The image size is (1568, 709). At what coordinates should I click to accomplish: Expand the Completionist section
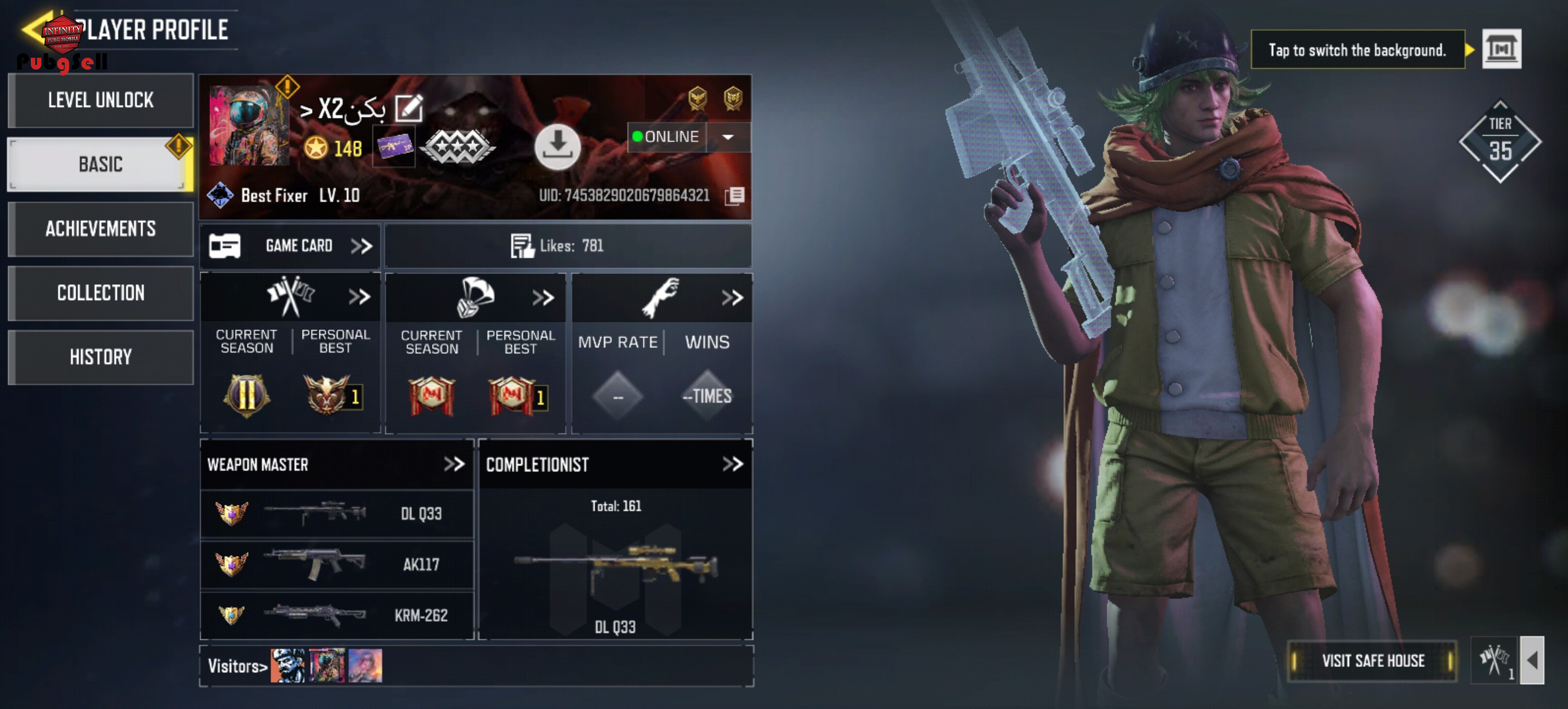(732, 465)
